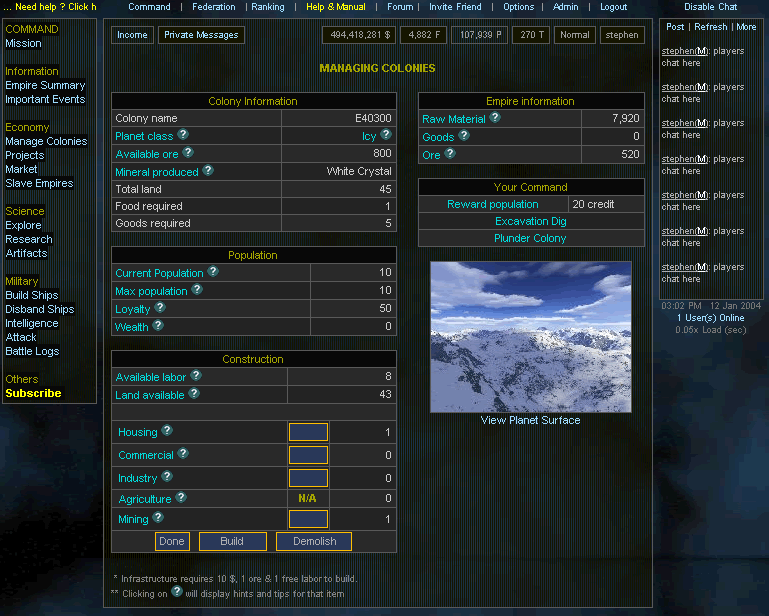This screenshot has height=616, width=769.
Task: Open Build Ships under Military
Action: point(31,295)
